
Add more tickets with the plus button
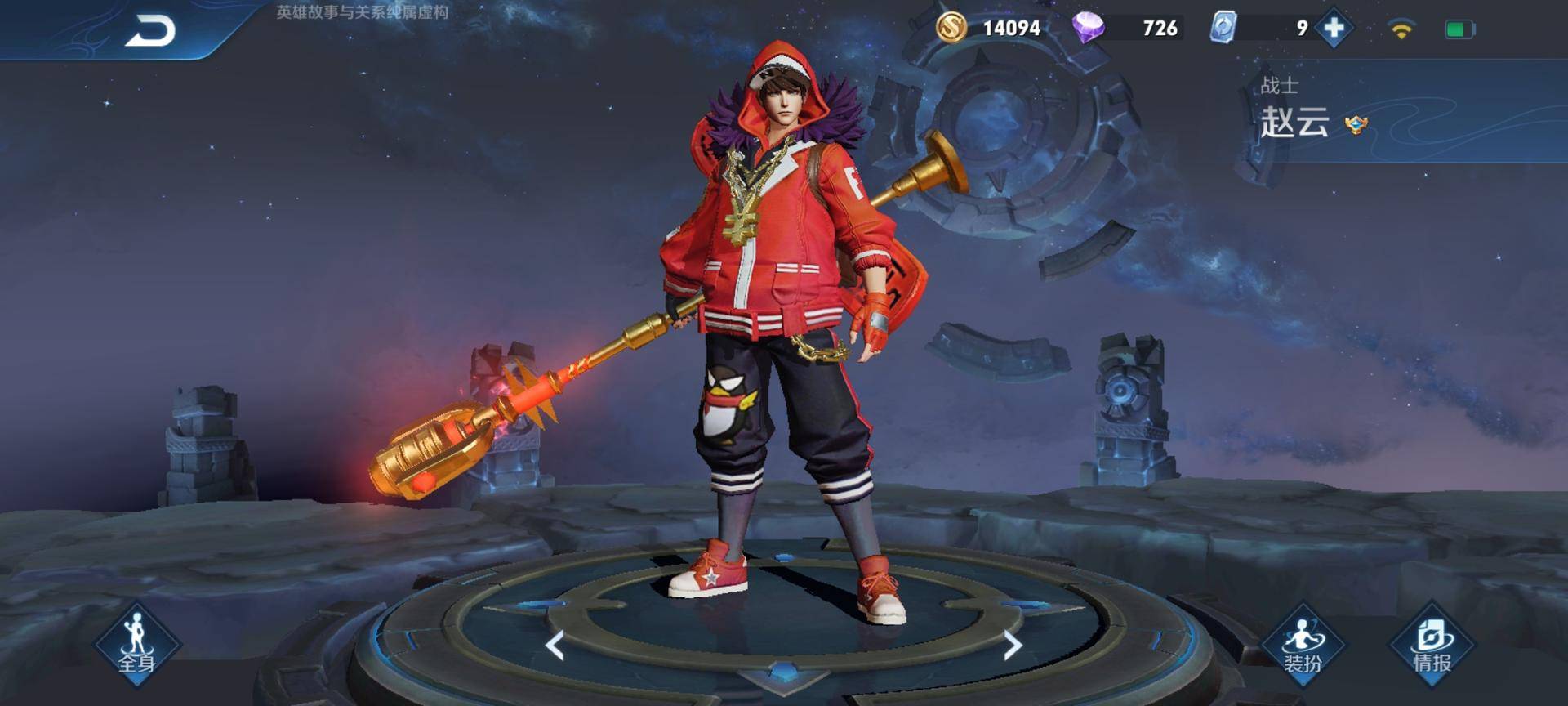[x=1334, y=29]
